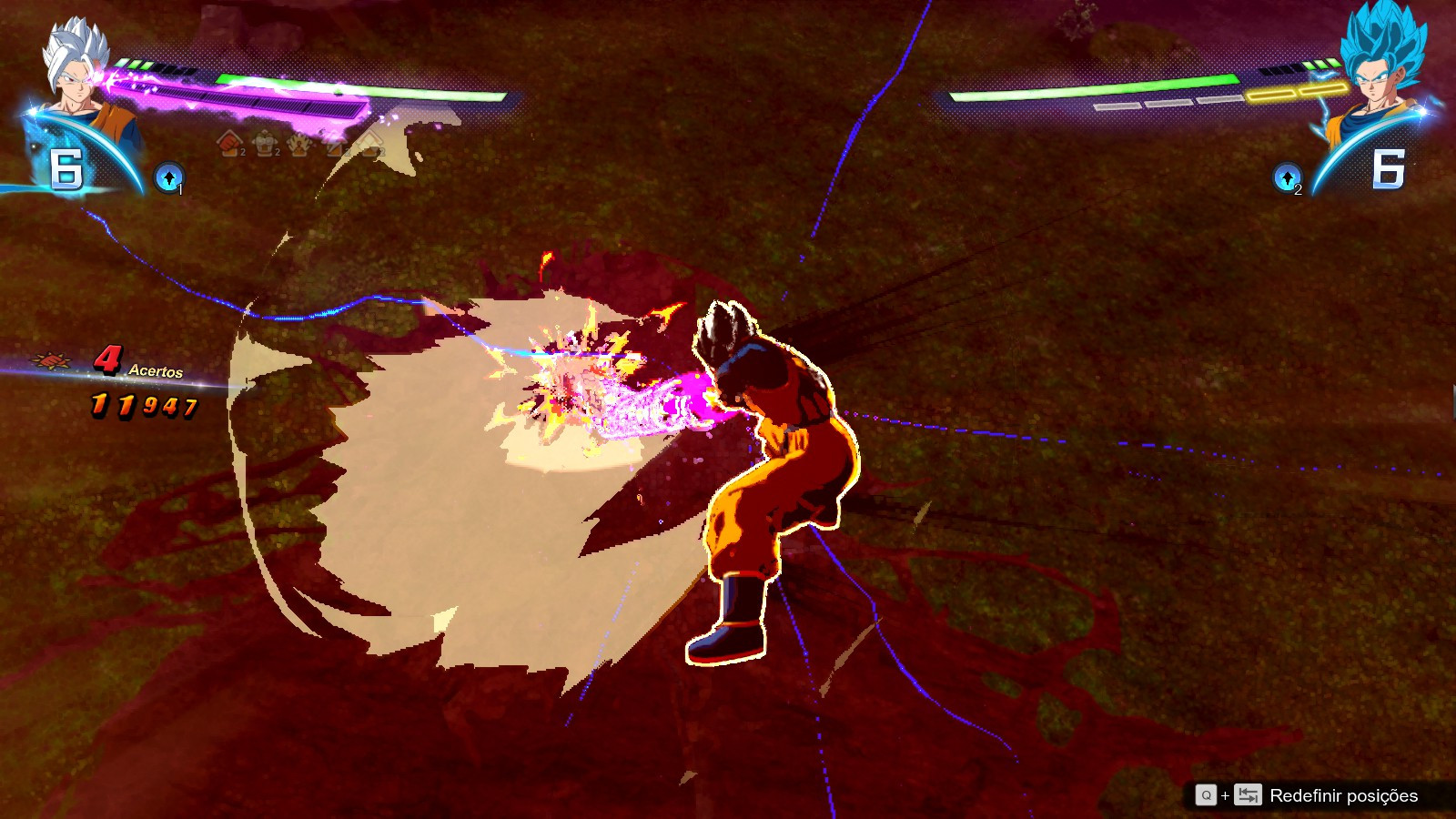Screen dimensions: 1456x819
Task: Click the diamond-shaped capsule item icon
Action: tap(371, 146)
